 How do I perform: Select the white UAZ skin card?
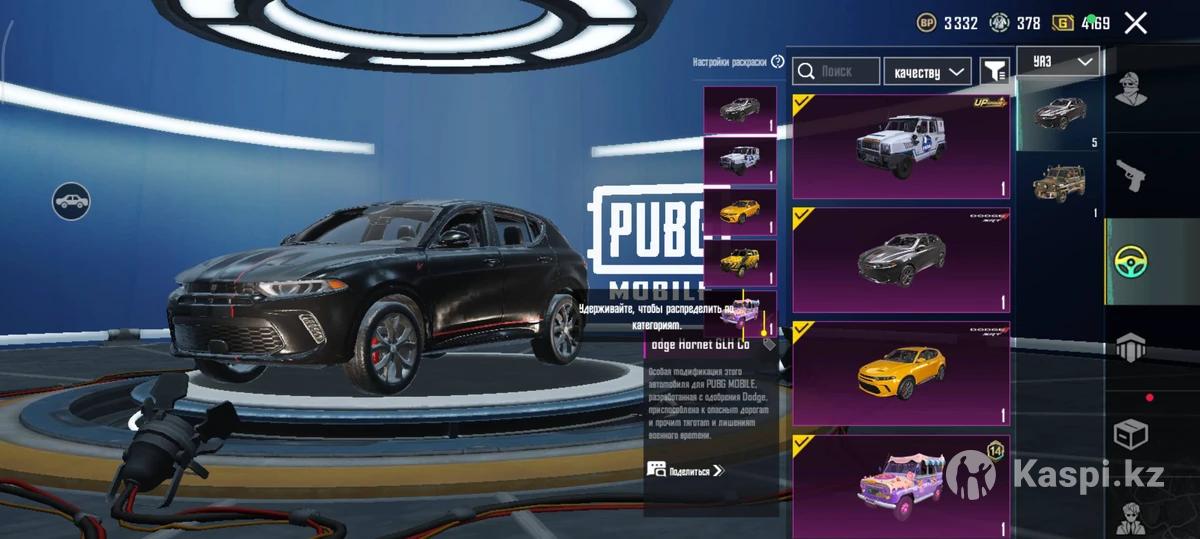pyautogui.click(x=900, y=147)
